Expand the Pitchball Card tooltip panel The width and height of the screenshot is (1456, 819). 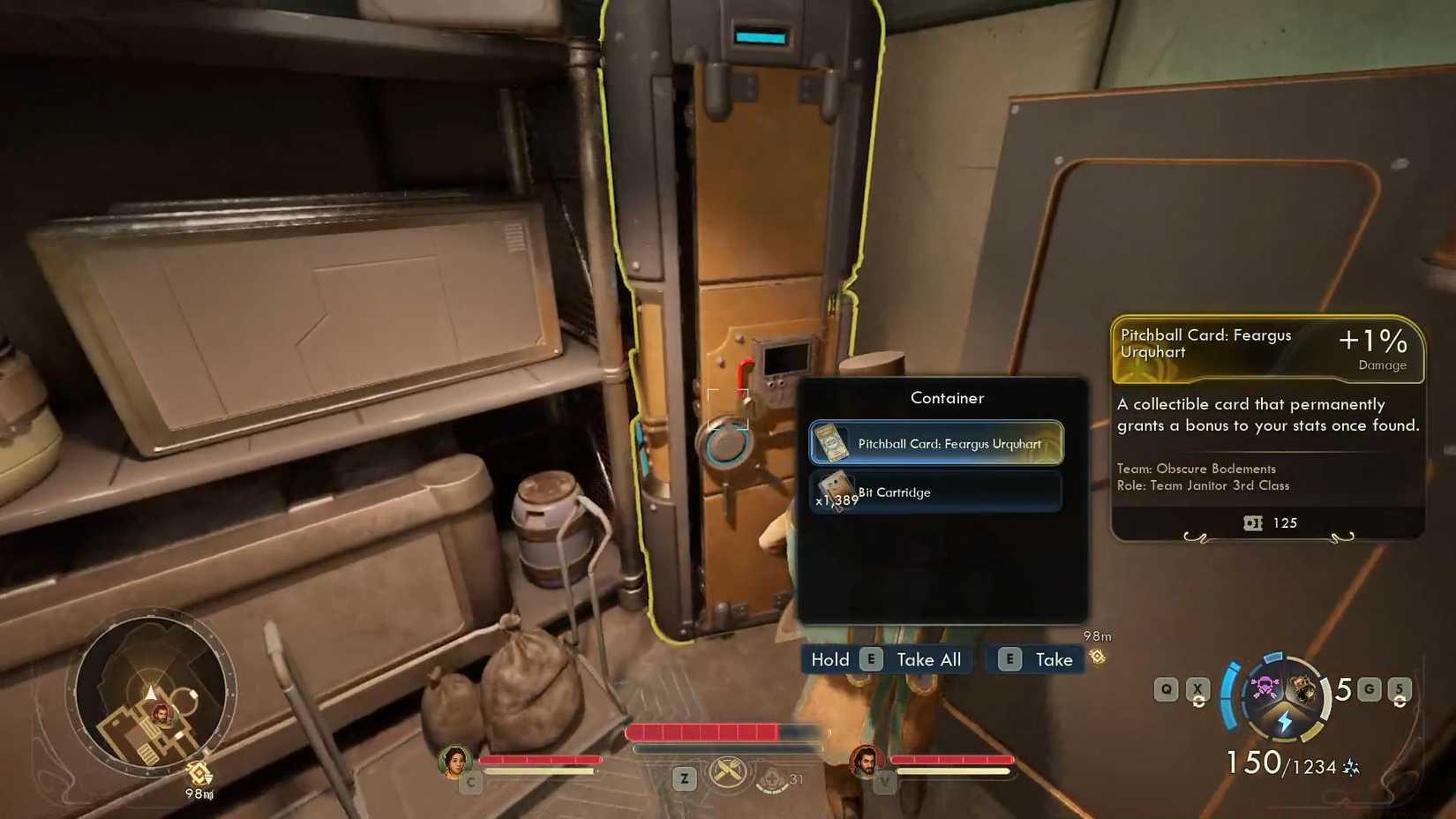click(1266, 424)
